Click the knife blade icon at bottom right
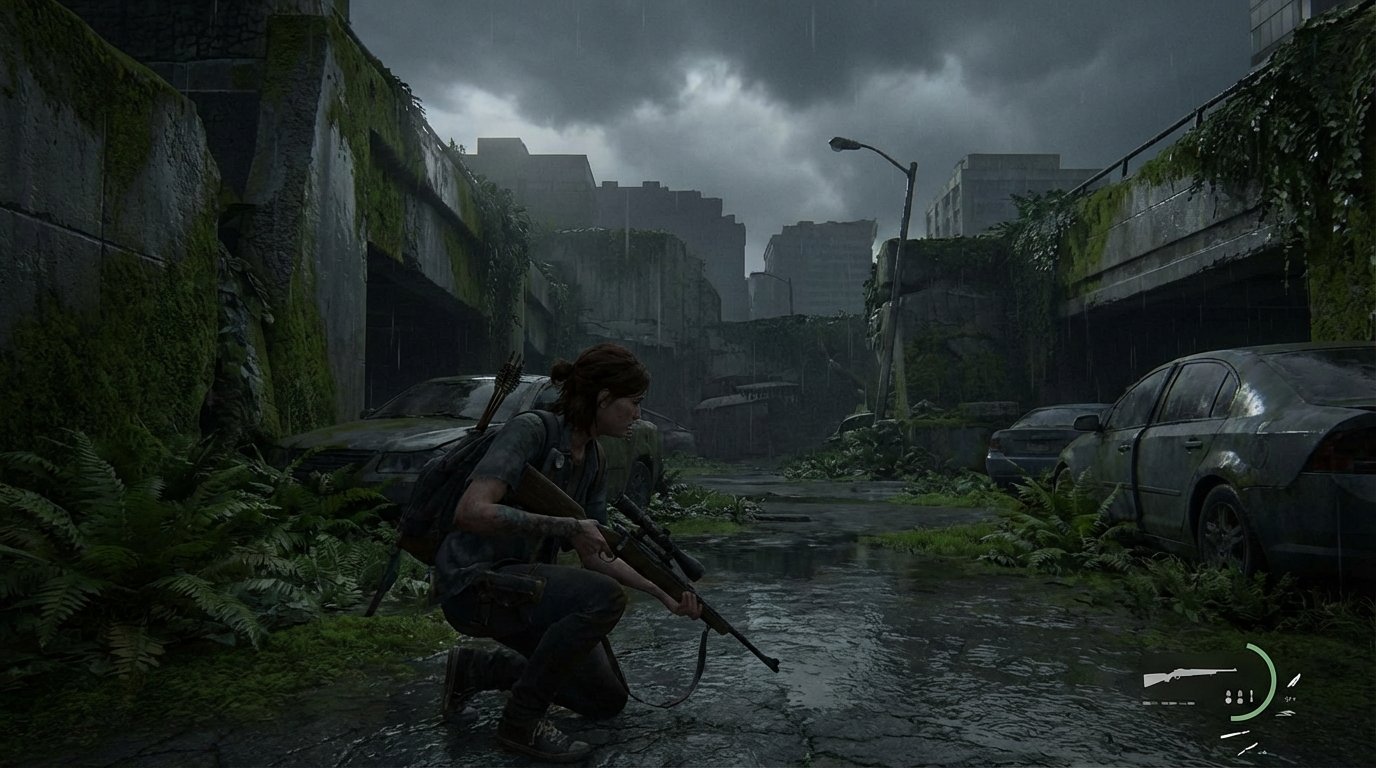 pyautogui.click(x=1248, y=747)
